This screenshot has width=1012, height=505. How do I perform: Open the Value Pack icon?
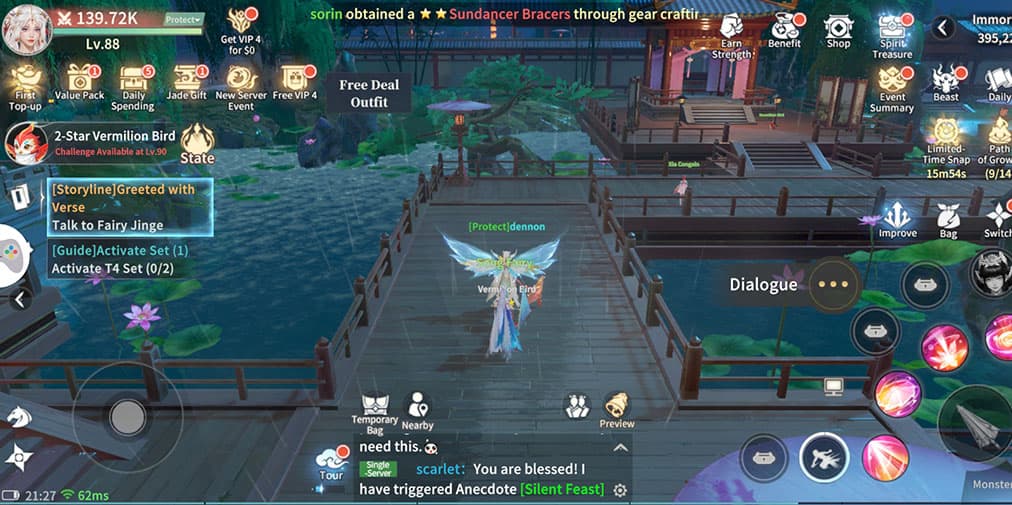pyautogui.click(x=79, y=84)
